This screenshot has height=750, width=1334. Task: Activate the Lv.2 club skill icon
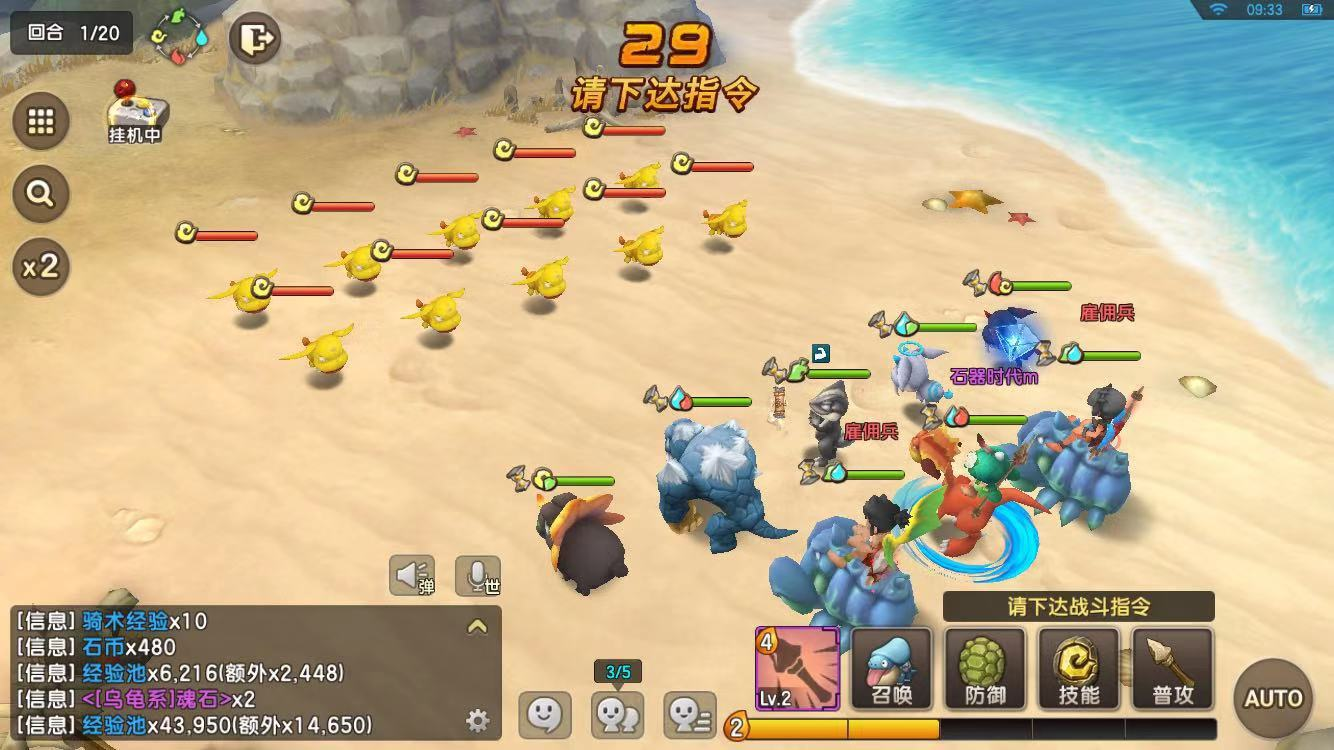[797, 668]
